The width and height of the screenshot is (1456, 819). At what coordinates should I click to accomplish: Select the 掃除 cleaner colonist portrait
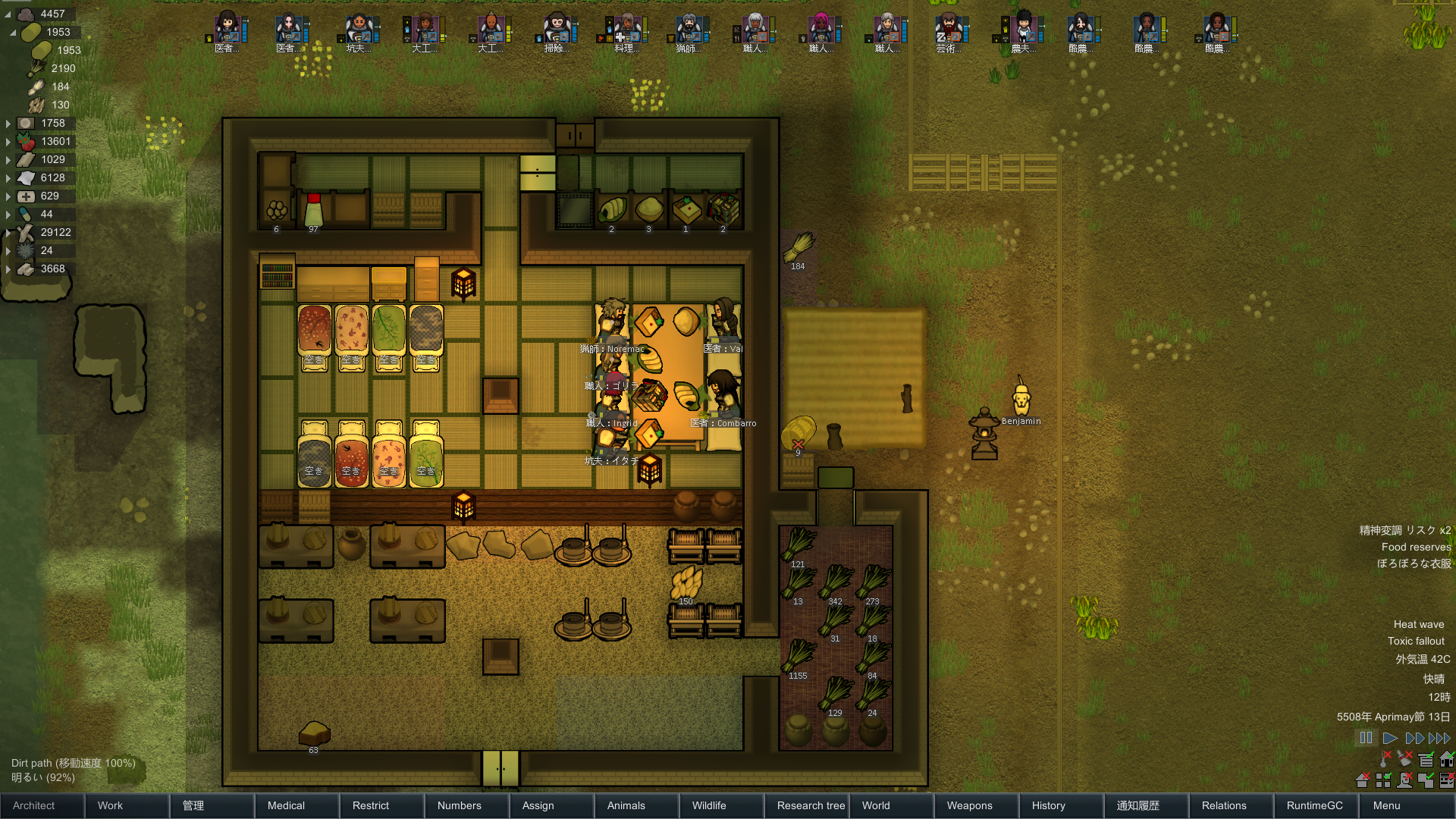(556, 29)
